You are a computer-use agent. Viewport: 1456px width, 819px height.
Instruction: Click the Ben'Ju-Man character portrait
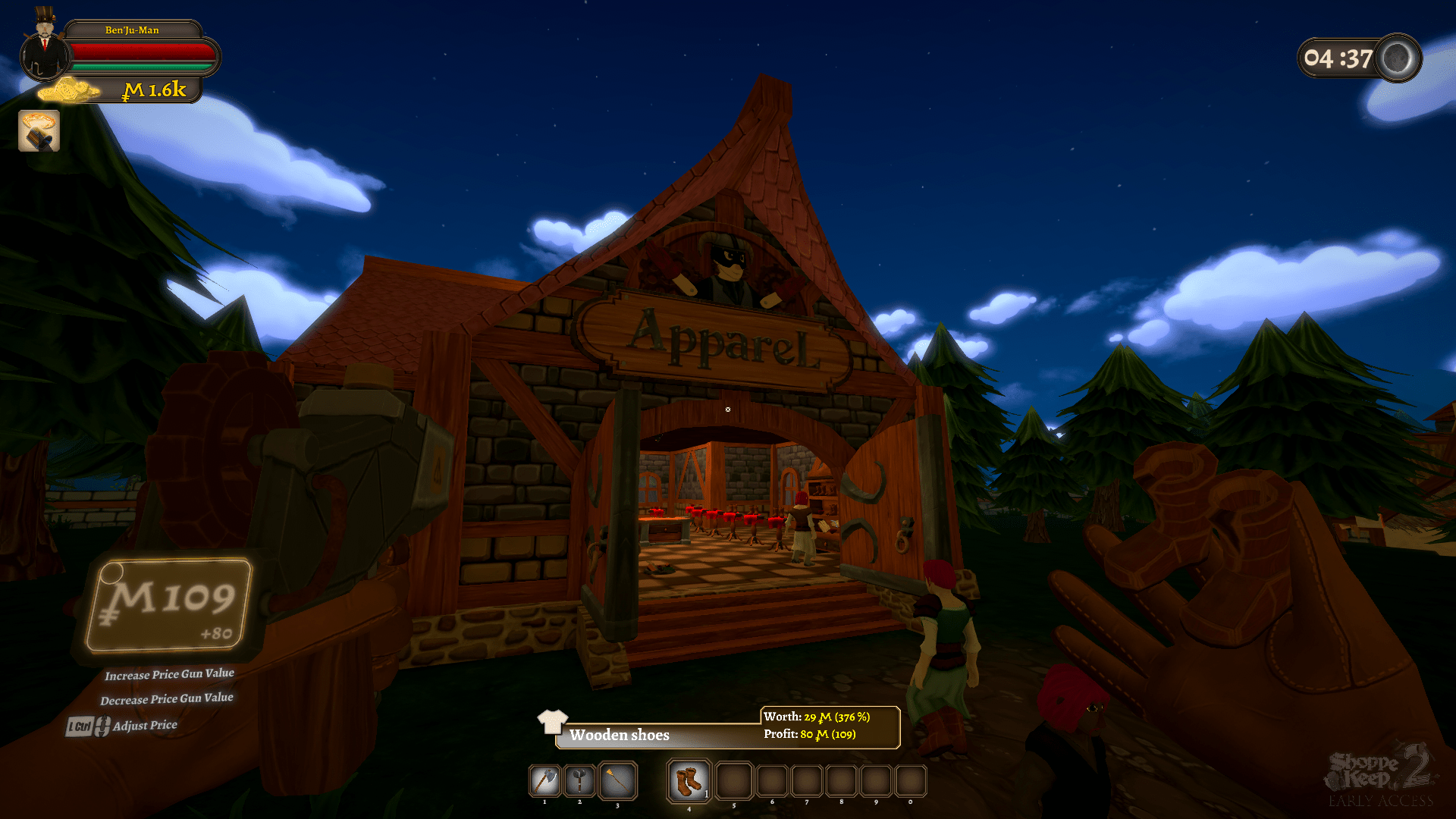coord(44,52)
